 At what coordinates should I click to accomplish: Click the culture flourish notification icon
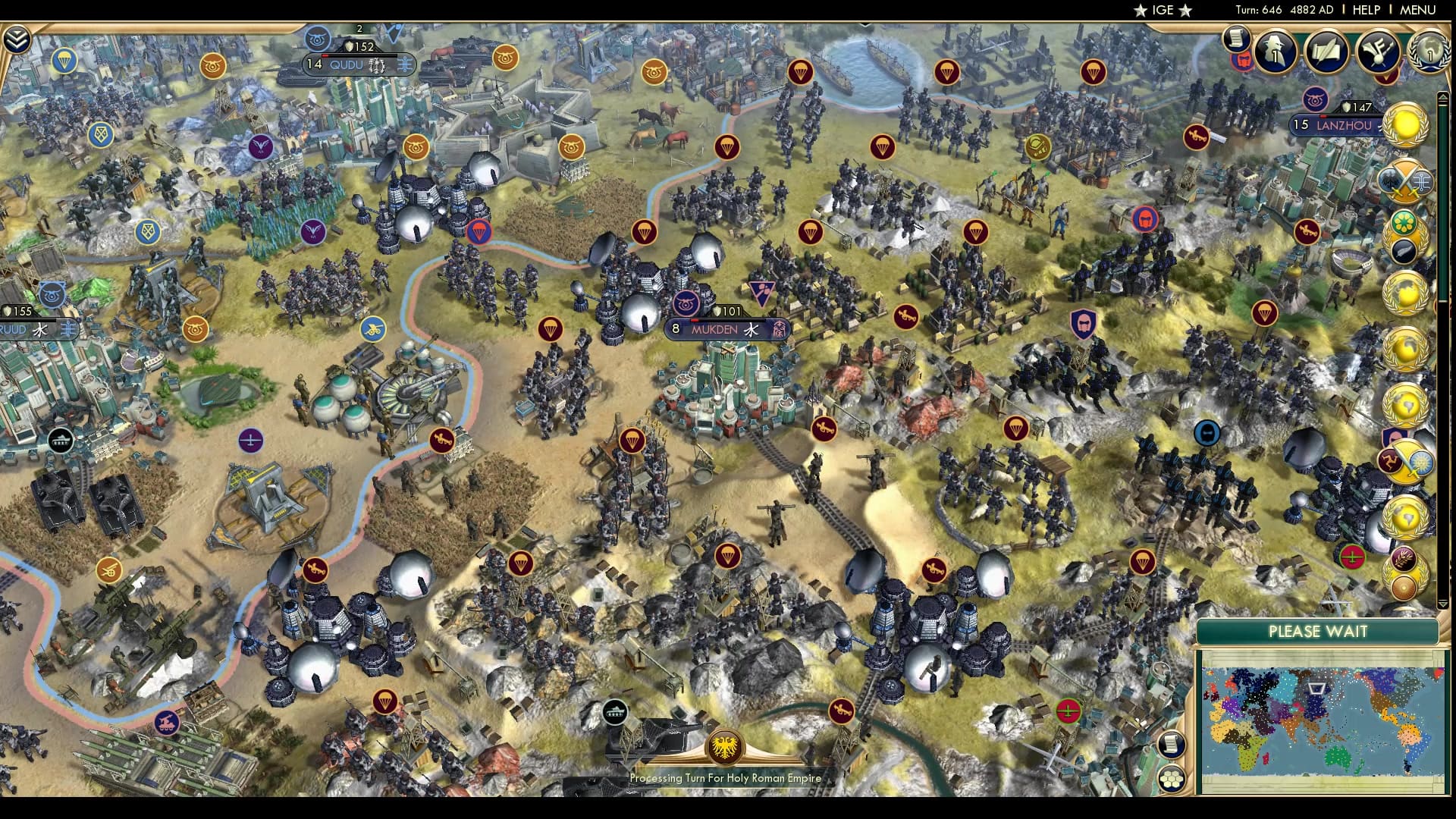click(1378, 52)
